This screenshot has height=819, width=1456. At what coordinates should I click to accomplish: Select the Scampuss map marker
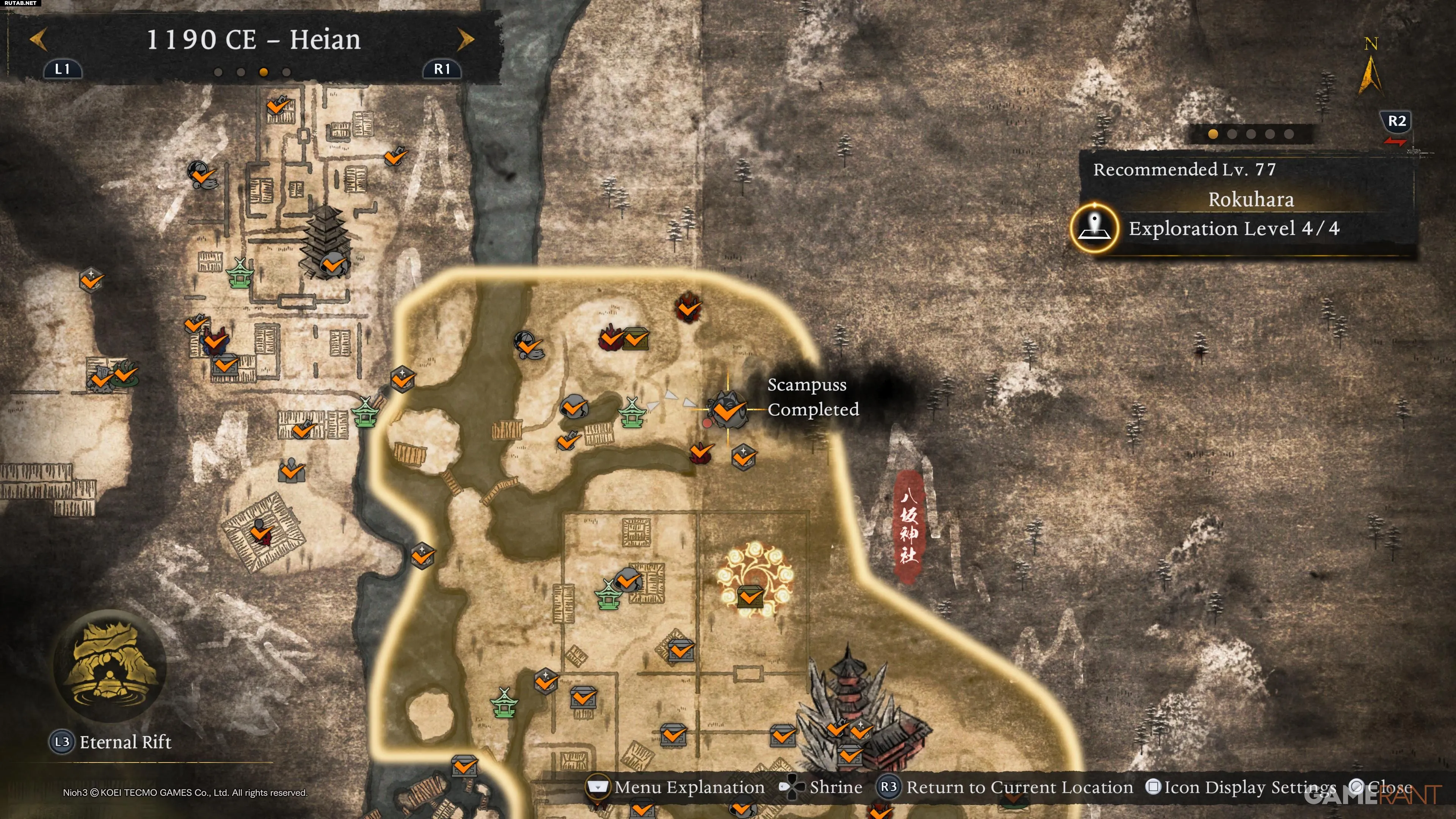pos(728,409)
